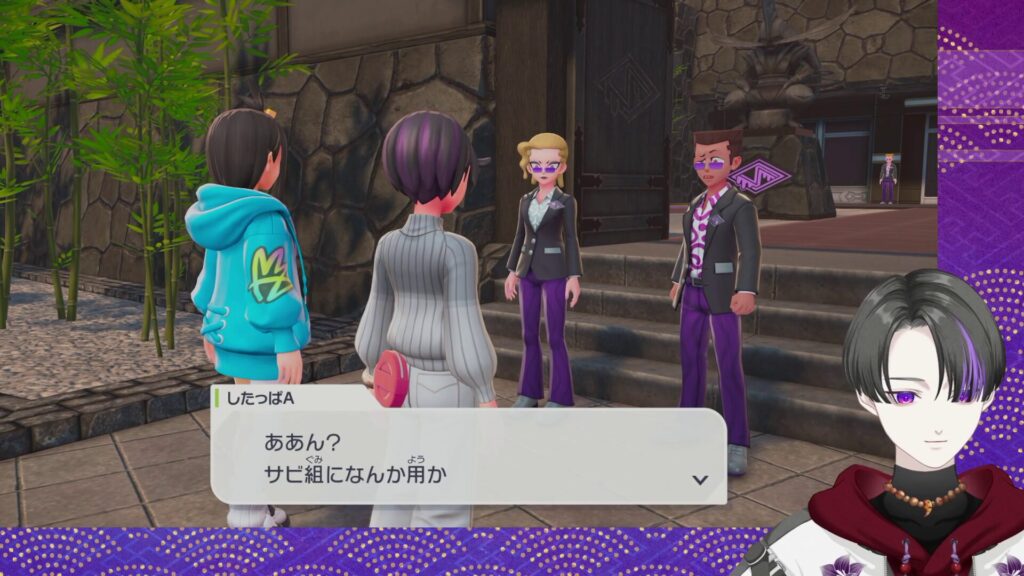Click the したっぱA dialogue text box
This screenshot has width=1024, height=576.
[x=467, y=455]
